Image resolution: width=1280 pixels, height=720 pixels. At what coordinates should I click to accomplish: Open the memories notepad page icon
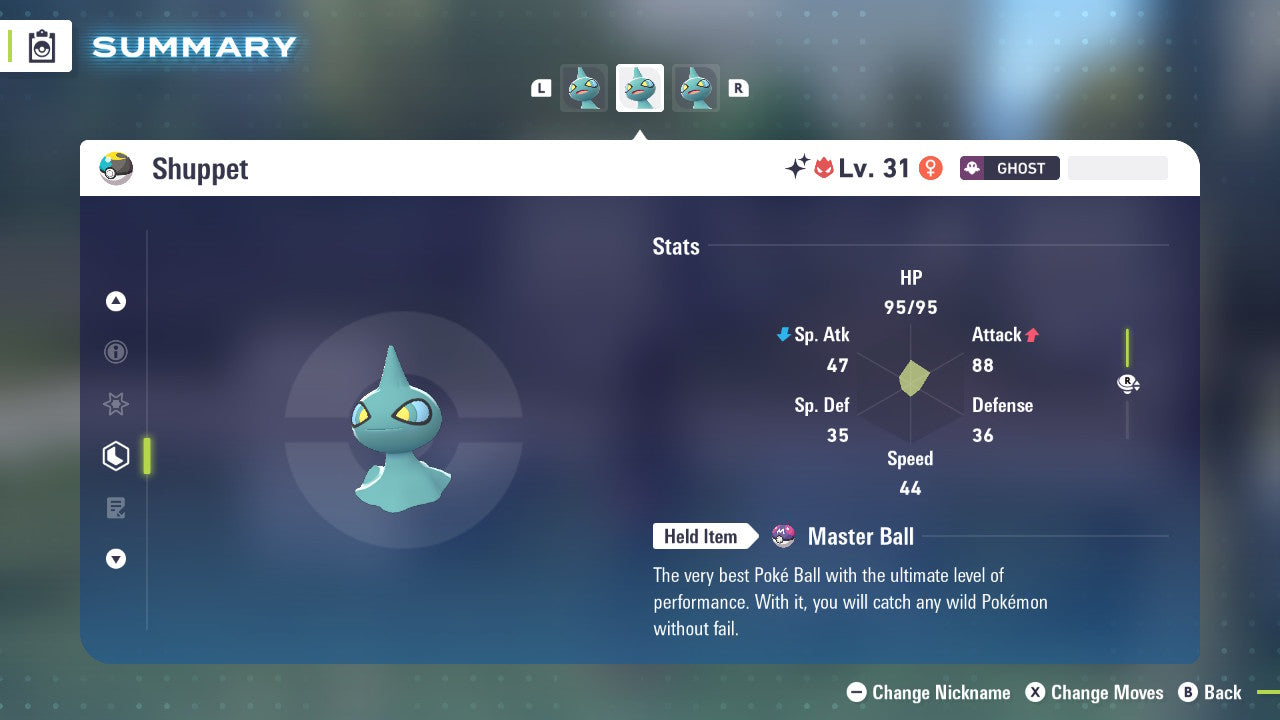point(116,508)
